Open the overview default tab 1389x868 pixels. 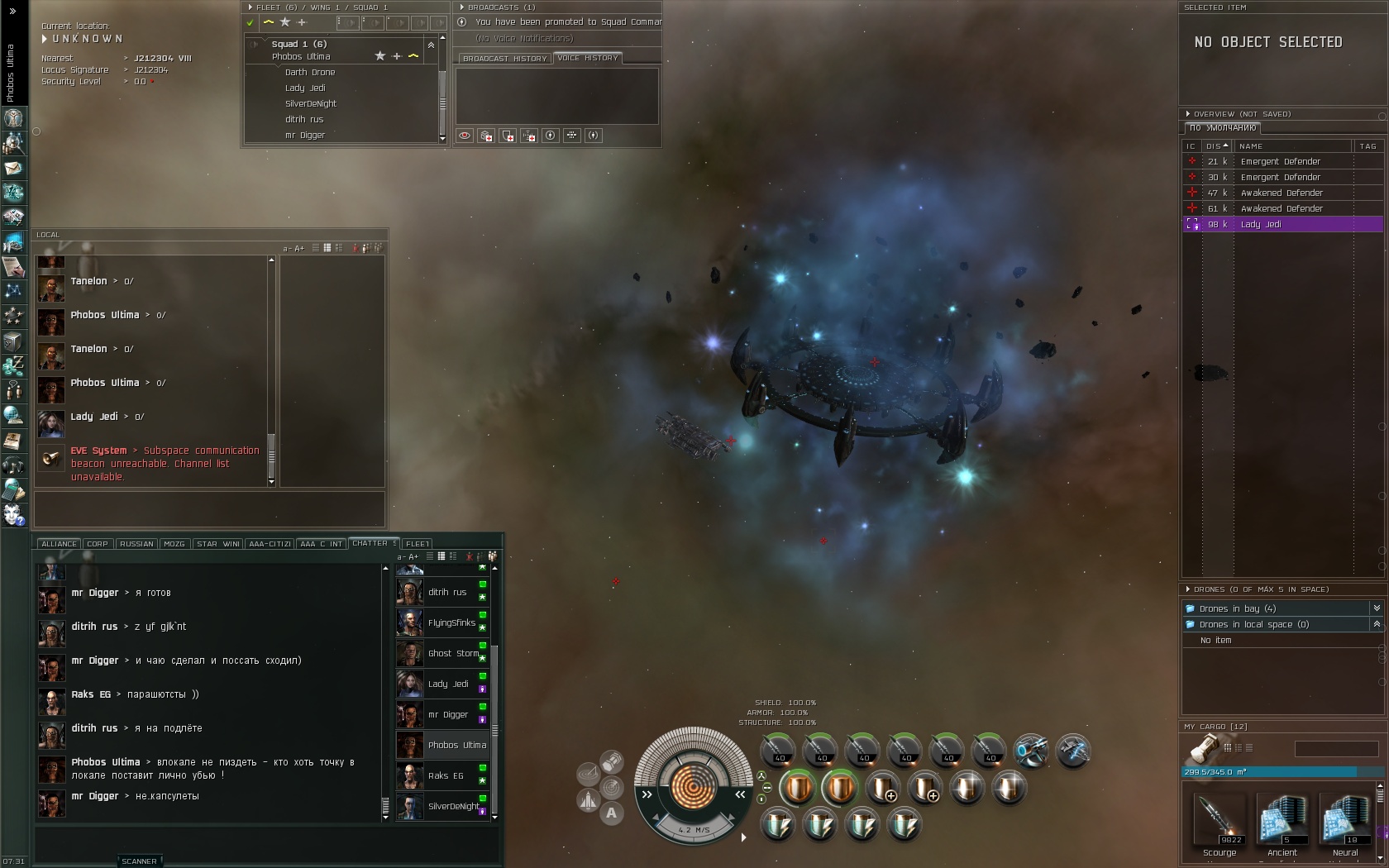click(1222, 128)
